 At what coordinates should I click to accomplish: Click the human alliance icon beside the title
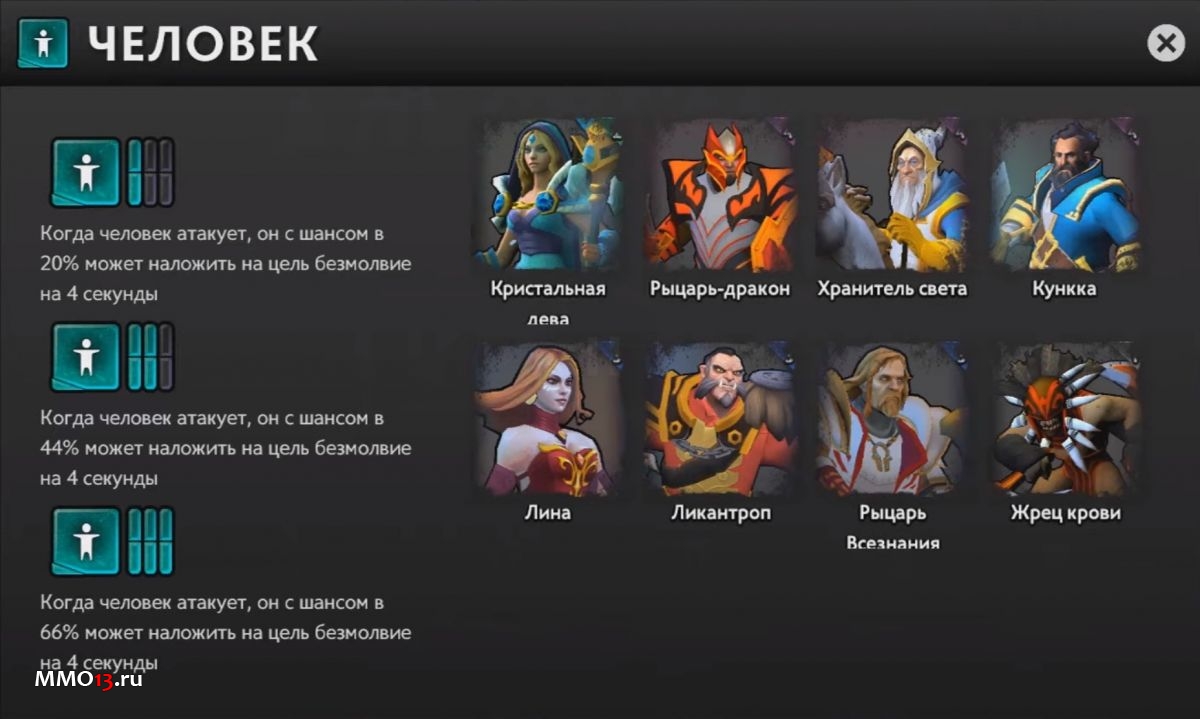(x=43, y=43)
